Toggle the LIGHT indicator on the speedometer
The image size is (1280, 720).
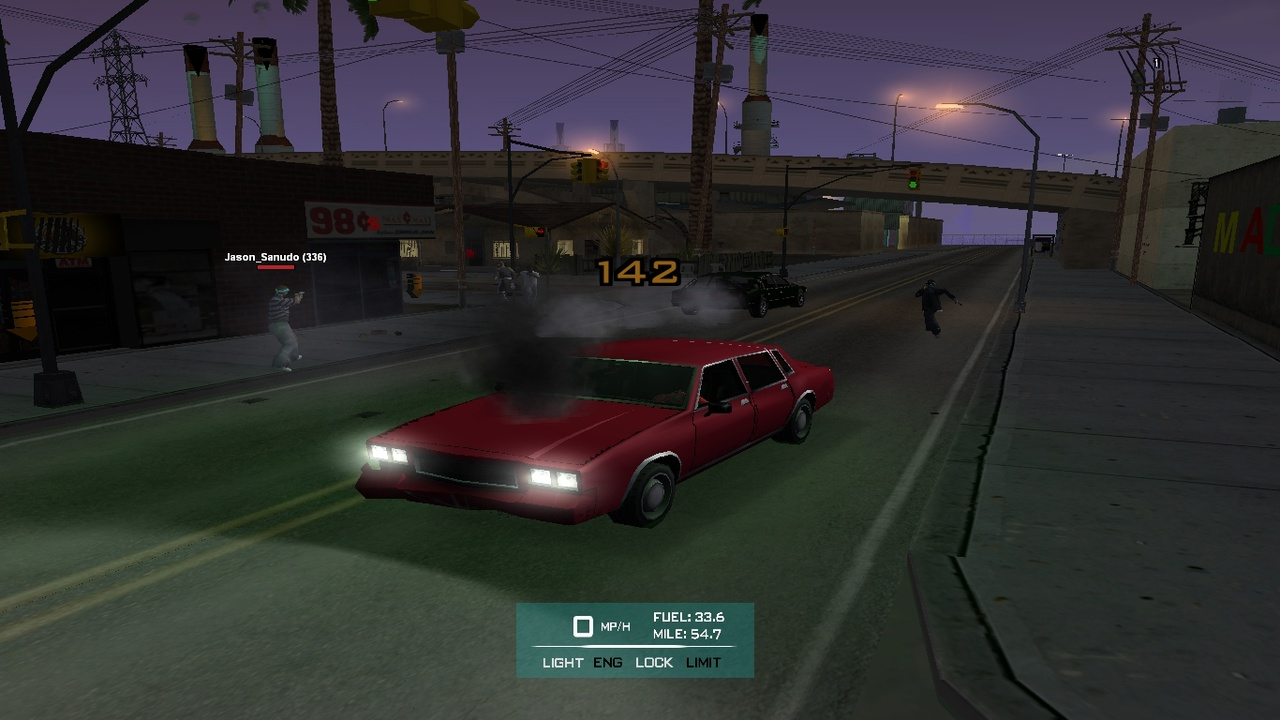pos(563,662)
